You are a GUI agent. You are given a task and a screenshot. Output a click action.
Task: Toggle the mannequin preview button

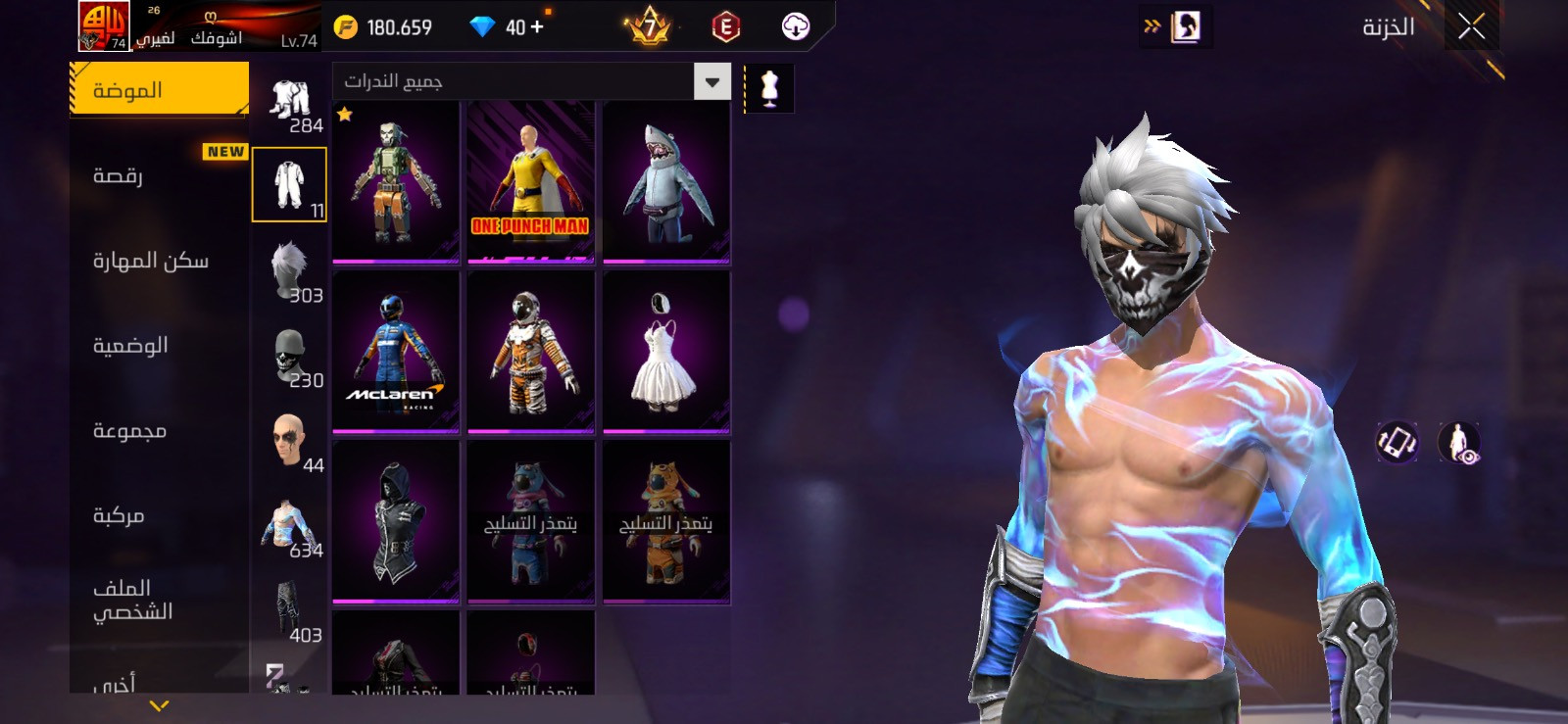[769, 88]
